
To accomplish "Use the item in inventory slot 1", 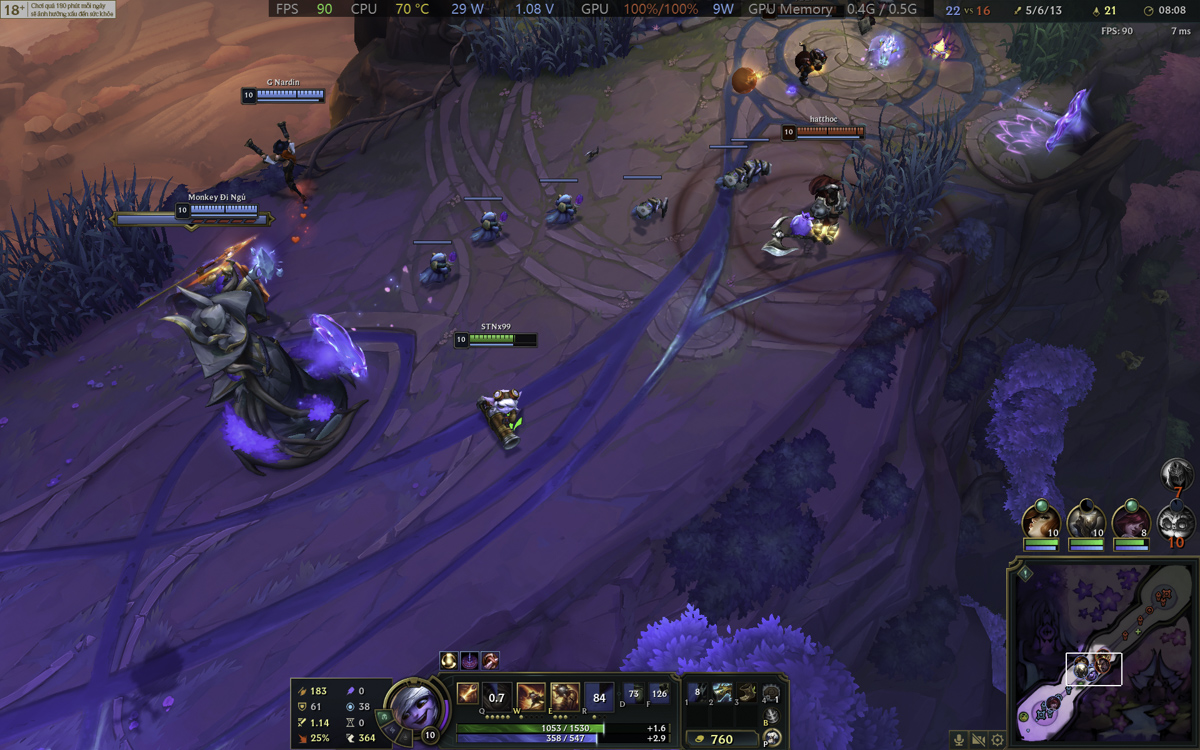I will pos(697,692).
